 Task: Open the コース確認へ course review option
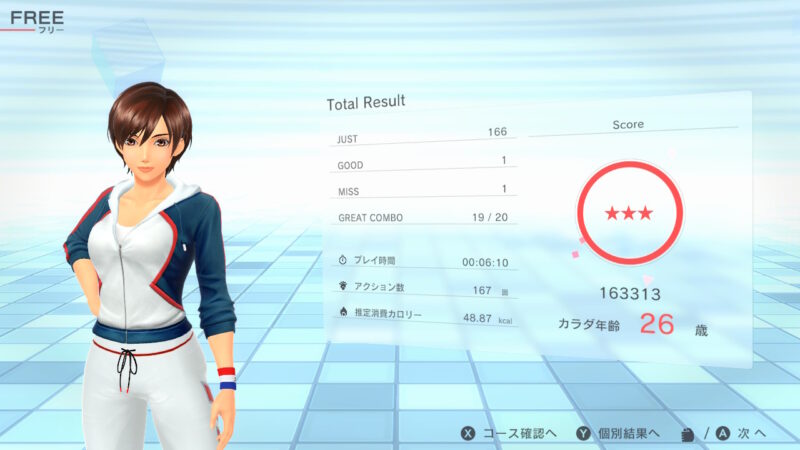pos(509,433)
